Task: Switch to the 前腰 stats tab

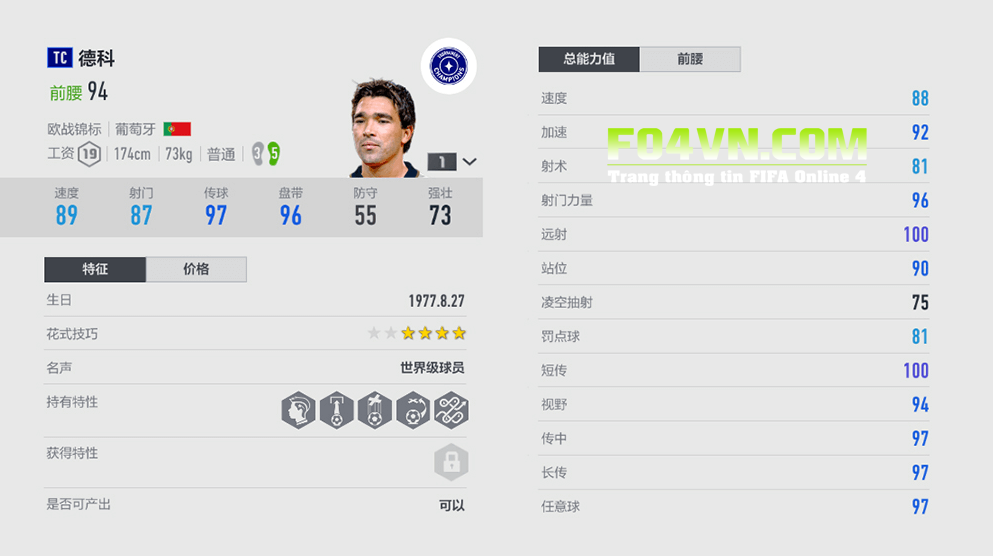Action: [x=690, y=59]
